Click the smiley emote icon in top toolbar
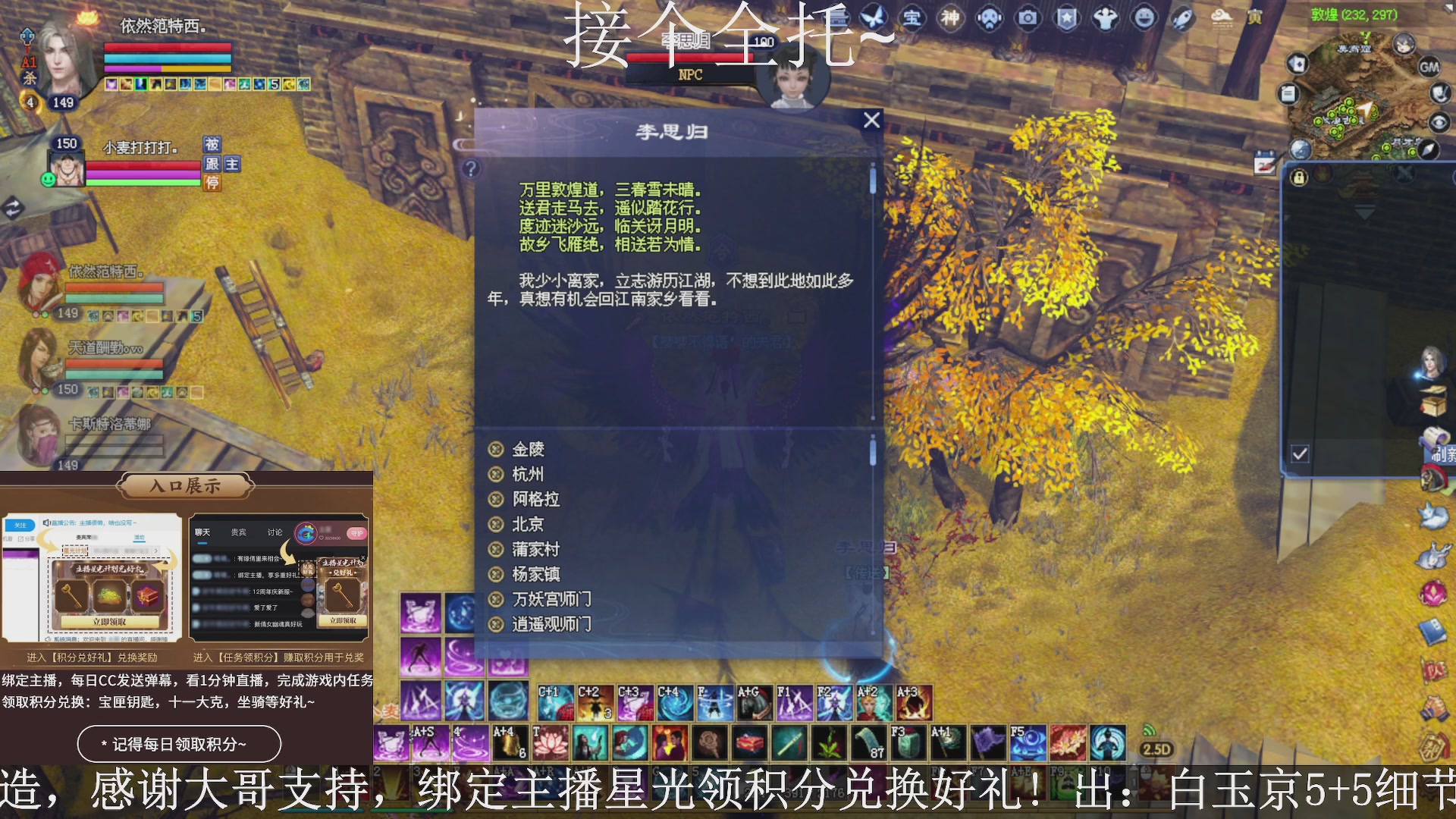The height and width of the screenshot is (819, 1456). coord(1143,19)
